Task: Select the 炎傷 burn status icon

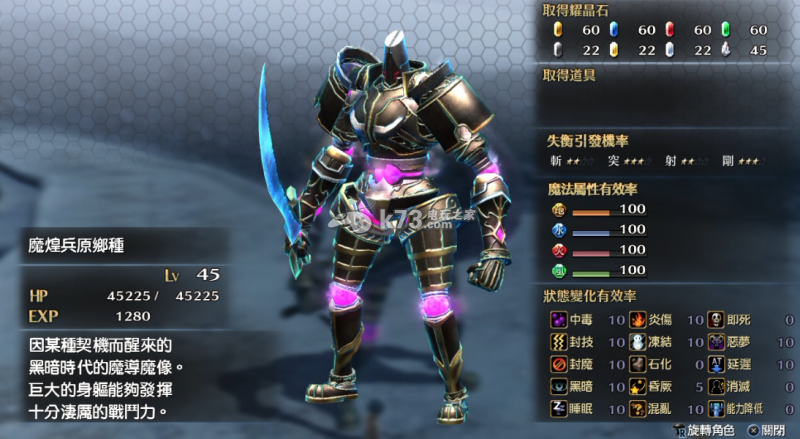Action: tap(637, 320)
